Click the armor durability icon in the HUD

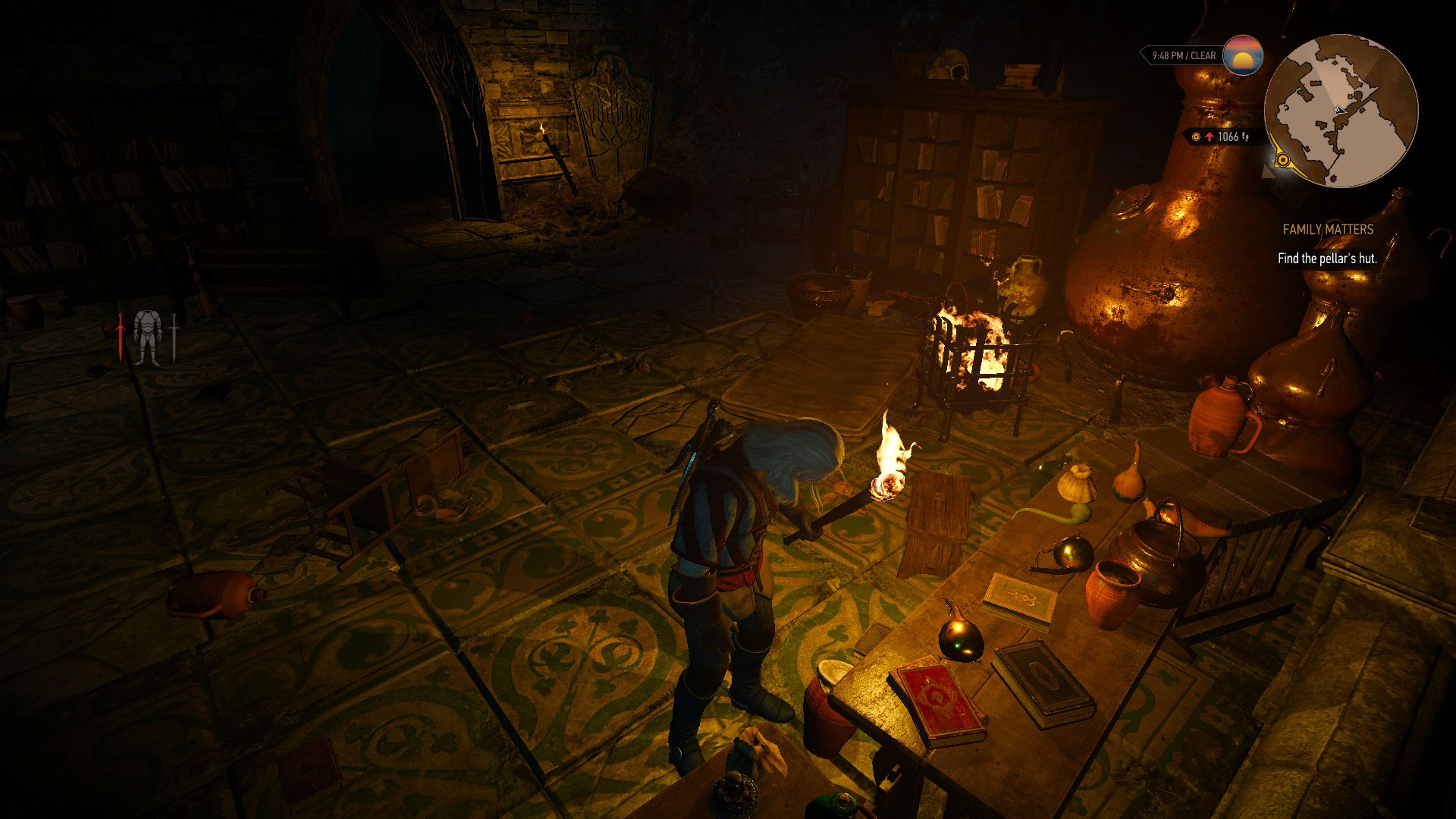coord(147,337)
